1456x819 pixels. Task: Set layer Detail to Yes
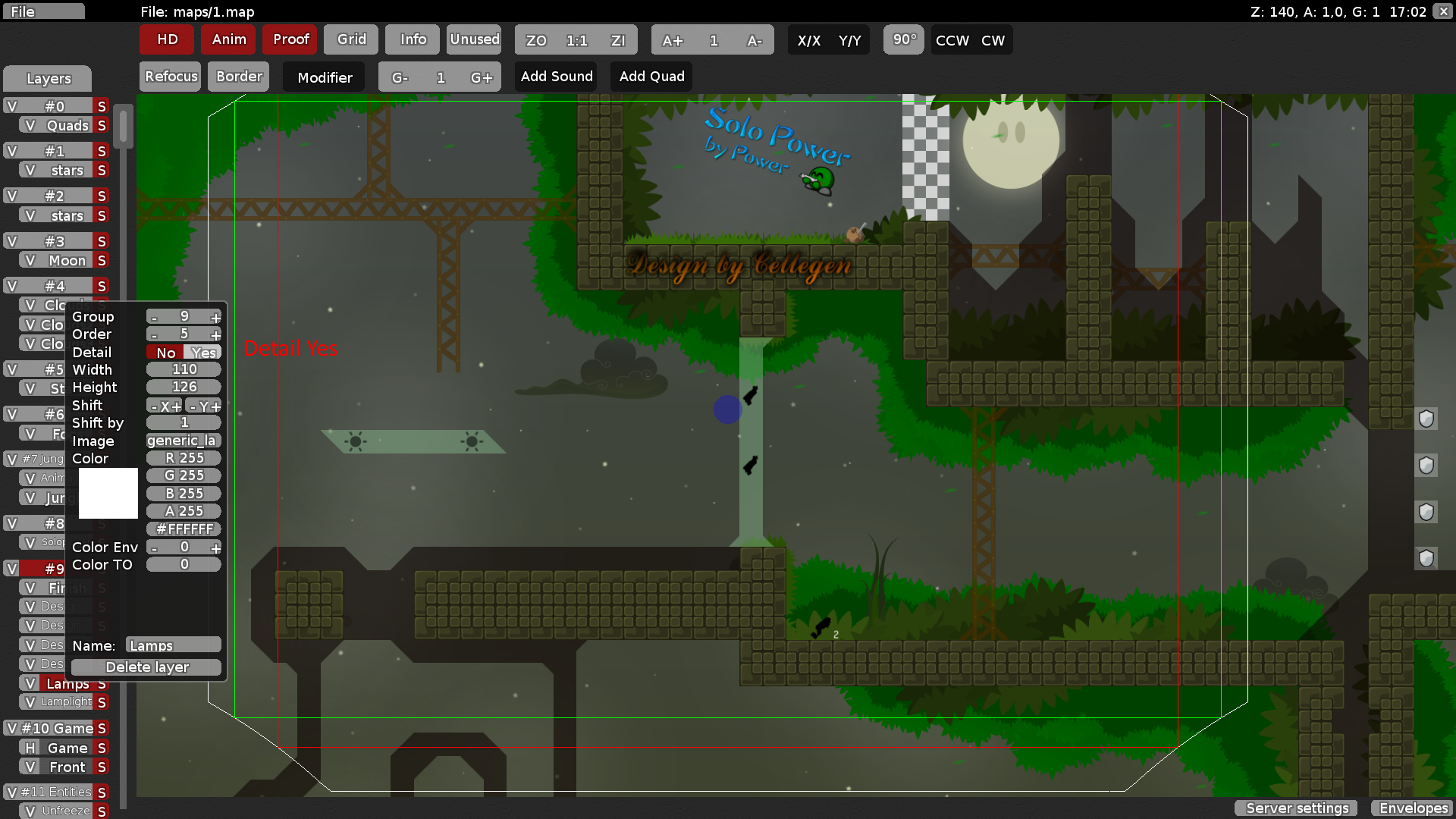point(203,352)
